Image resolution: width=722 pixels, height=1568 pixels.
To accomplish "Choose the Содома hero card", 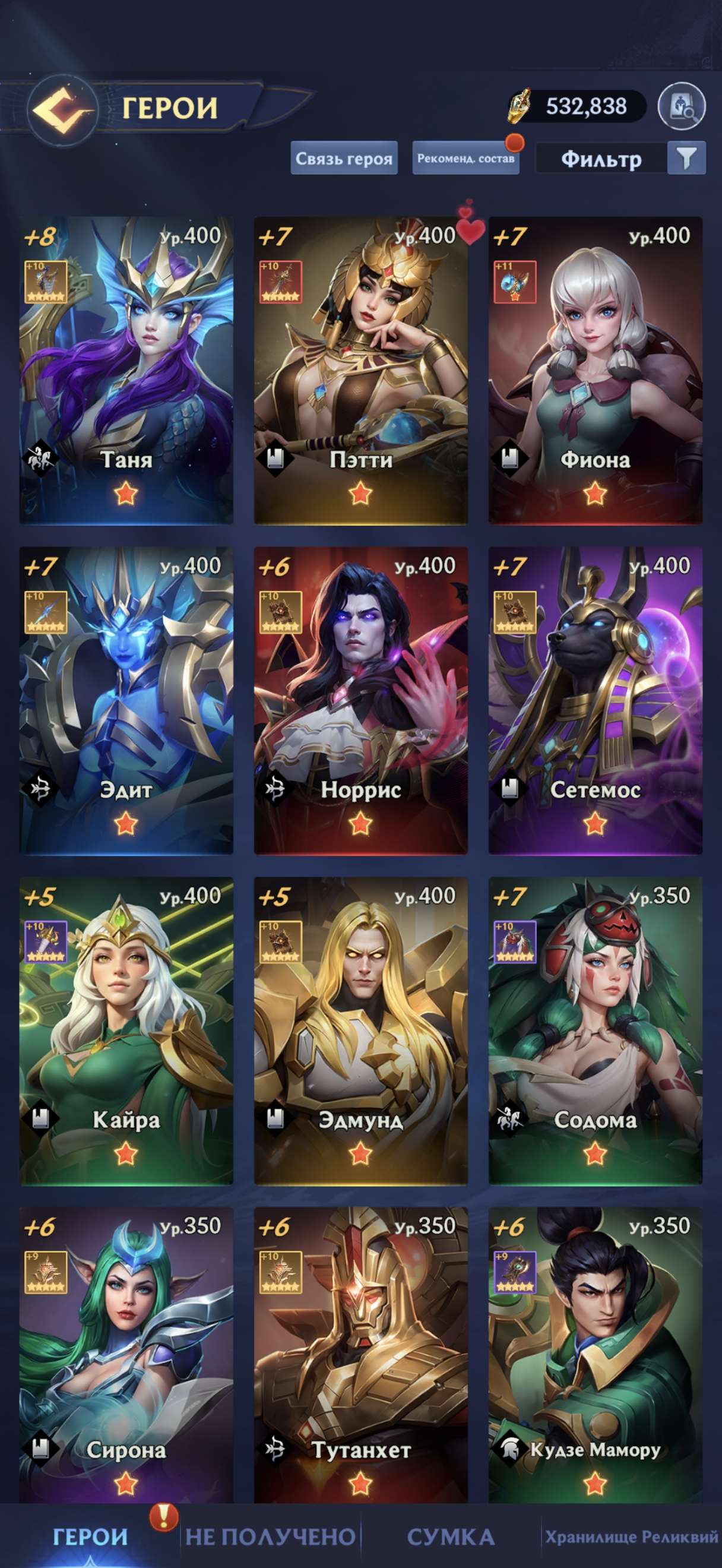I will pyautogui.click(x=595, y=1030).
